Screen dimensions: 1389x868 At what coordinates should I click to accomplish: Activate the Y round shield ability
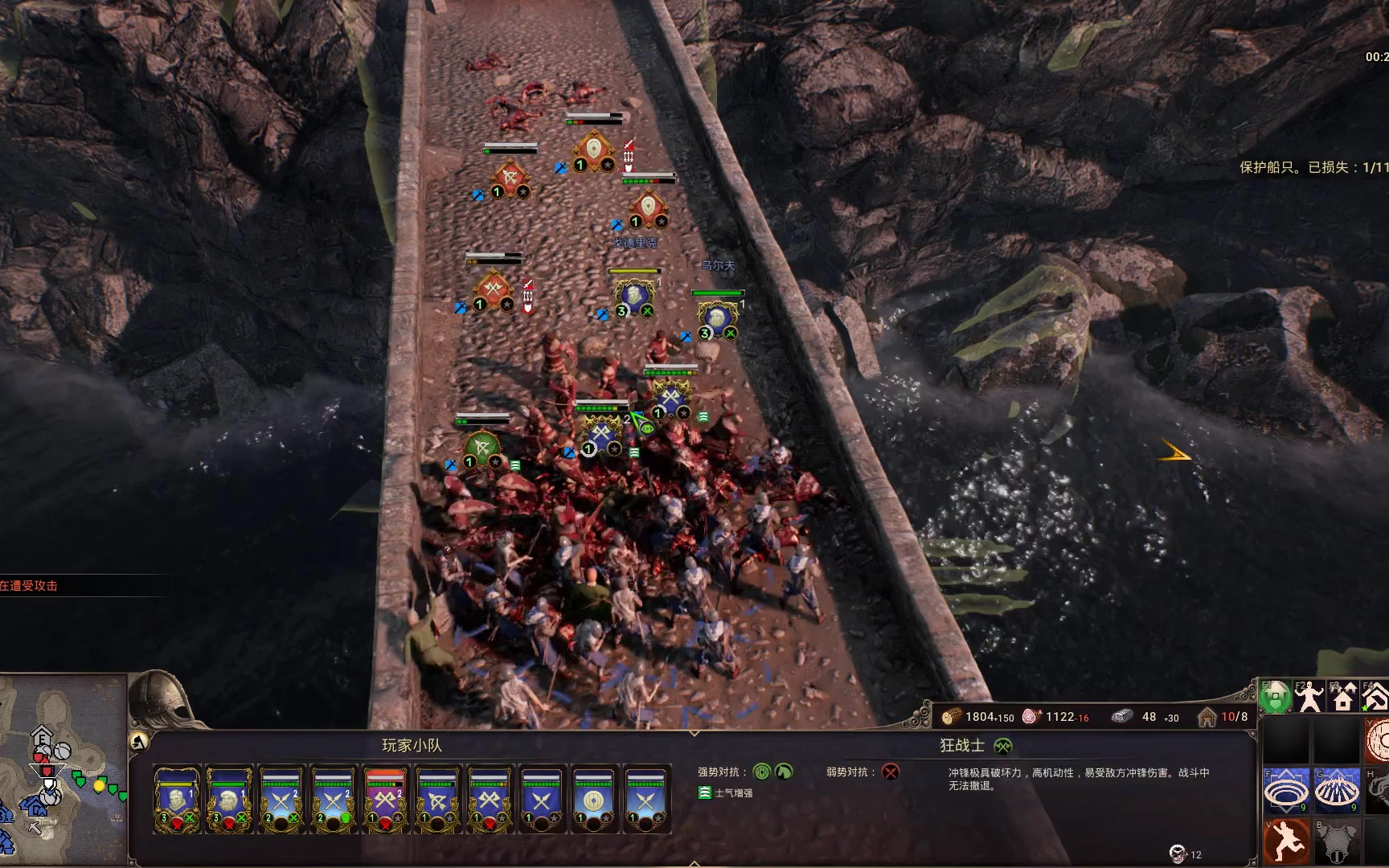pyautogui.click(x=1379, y=740)
